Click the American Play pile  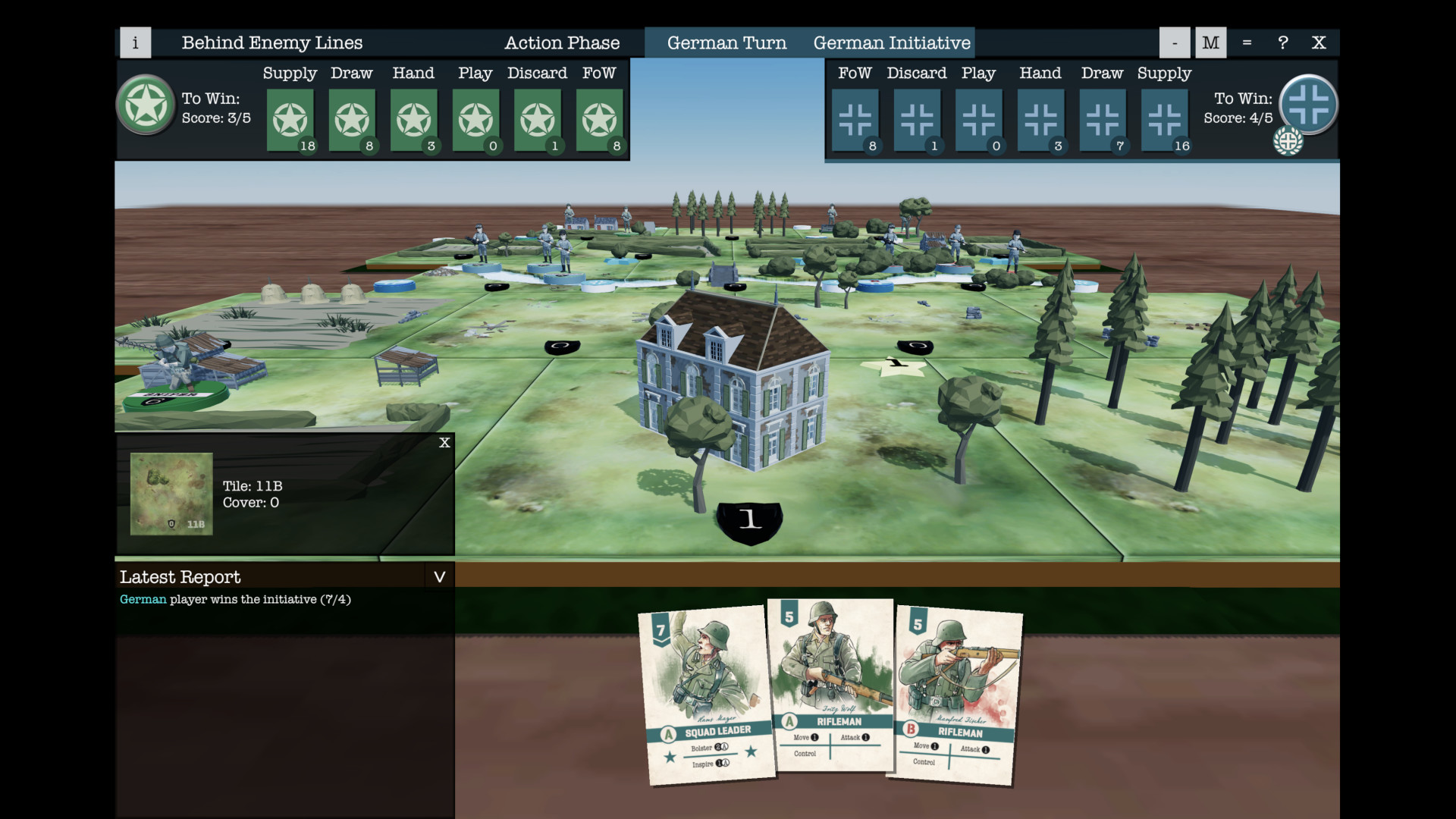pos(475,119)
